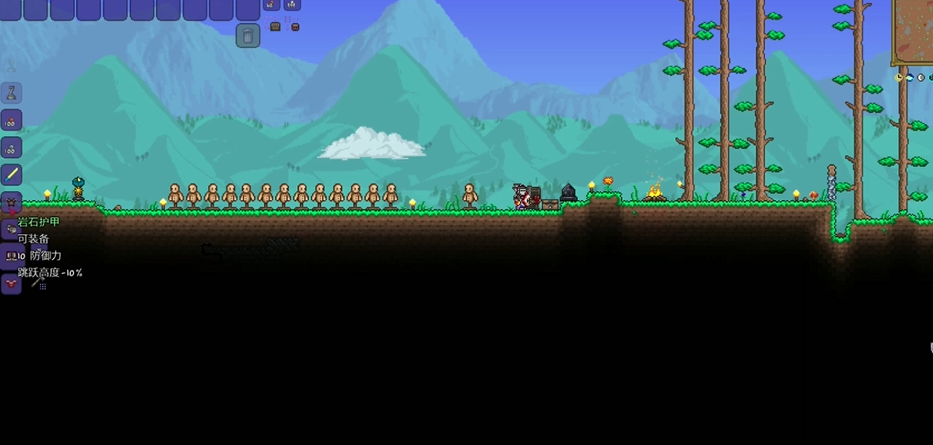Select the trash can slot
This screenshot has width=933, height=445.
(x=248, y=36)
